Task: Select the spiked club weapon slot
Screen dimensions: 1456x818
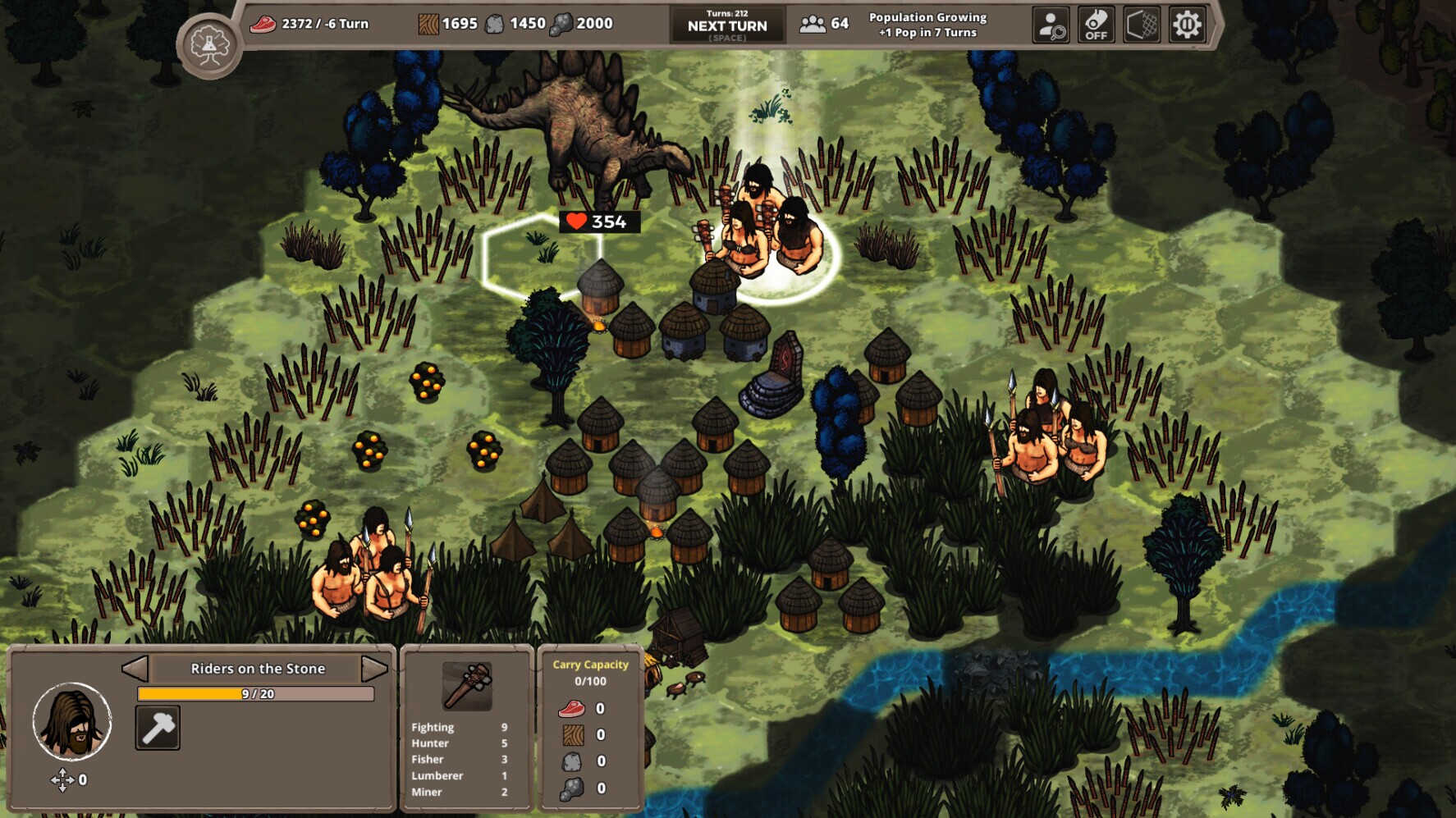Action: (x=467, y=686)
